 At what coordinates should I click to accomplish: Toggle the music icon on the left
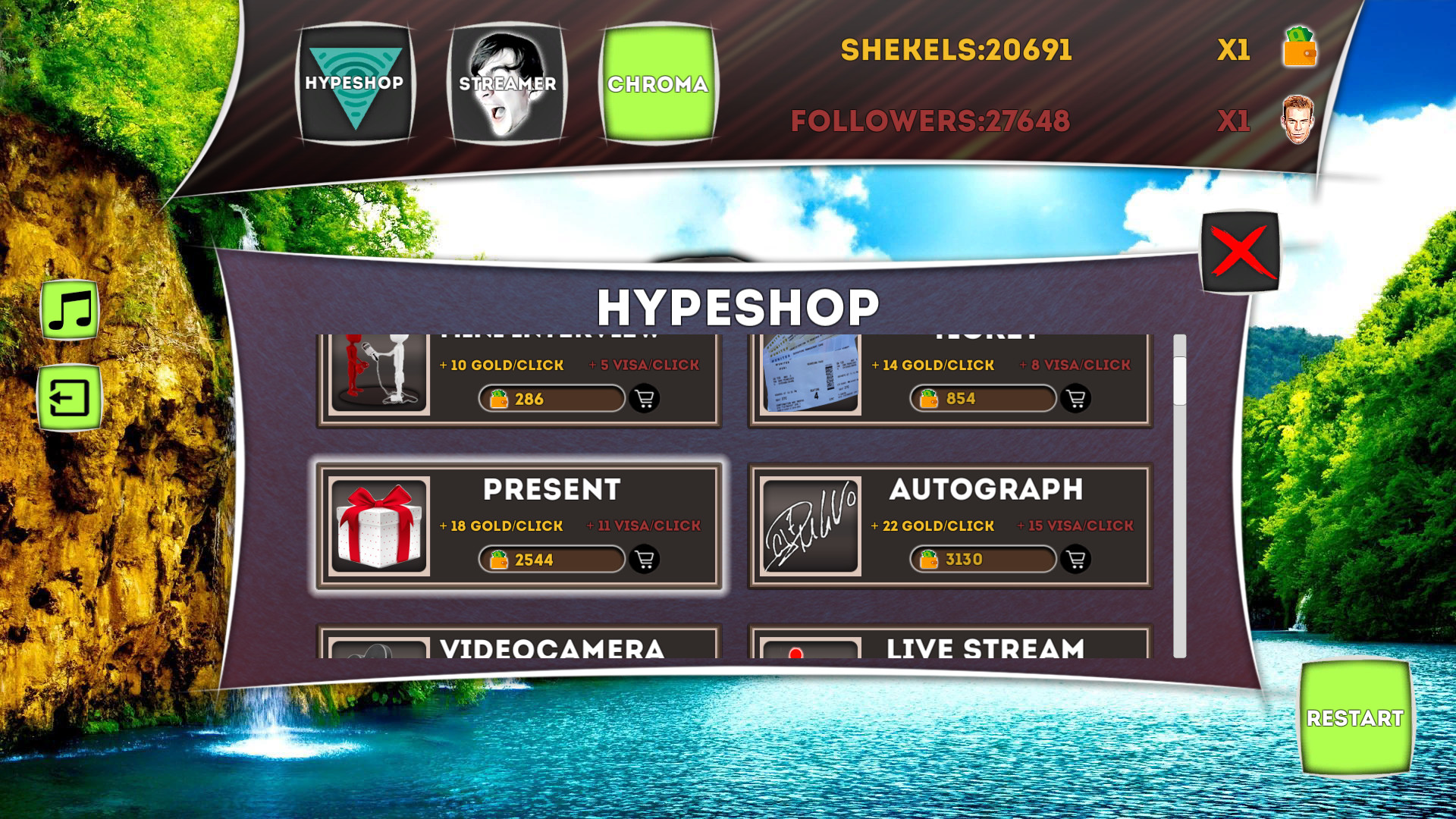pos(70,308)
